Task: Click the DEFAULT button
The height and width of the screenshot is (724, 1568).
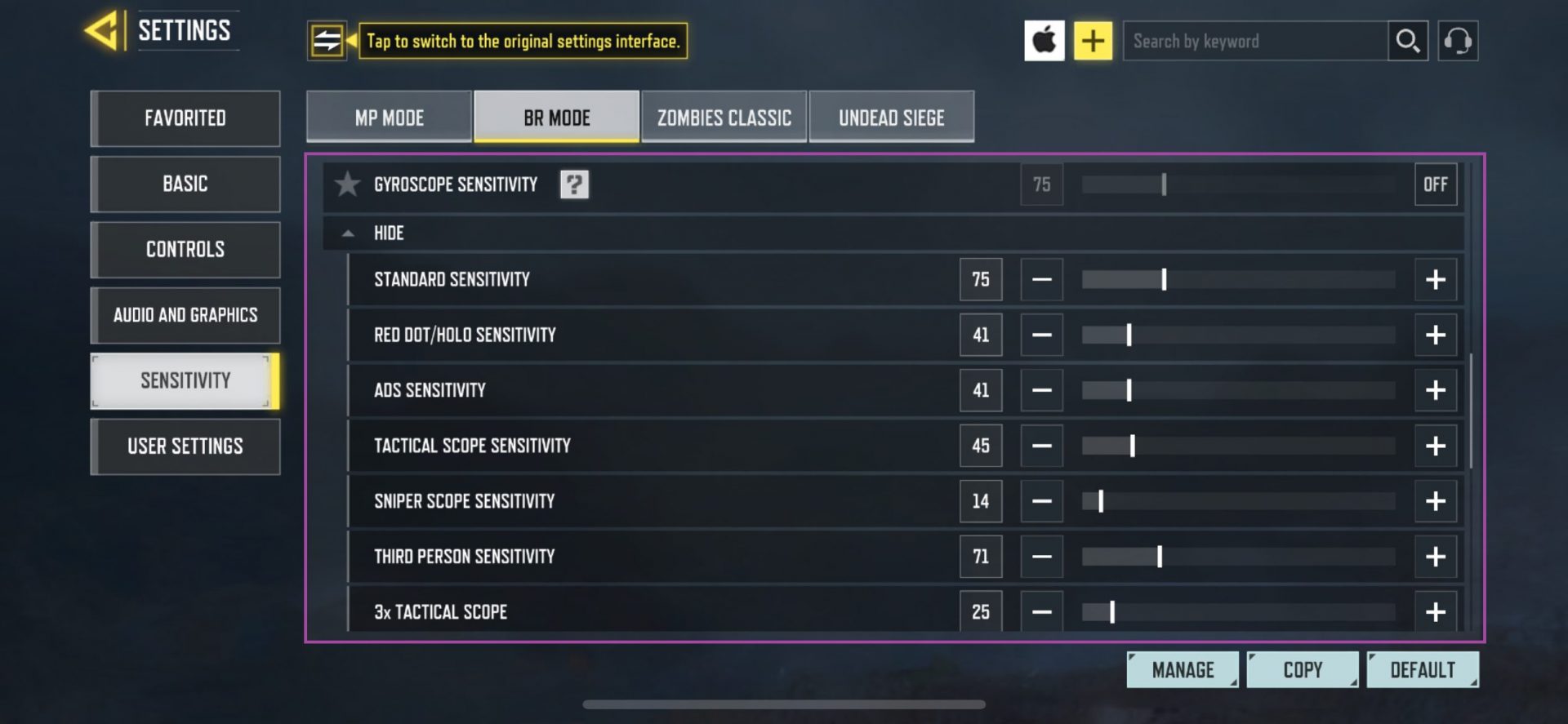Action: pyautogui.click(x=1423, y=668)
